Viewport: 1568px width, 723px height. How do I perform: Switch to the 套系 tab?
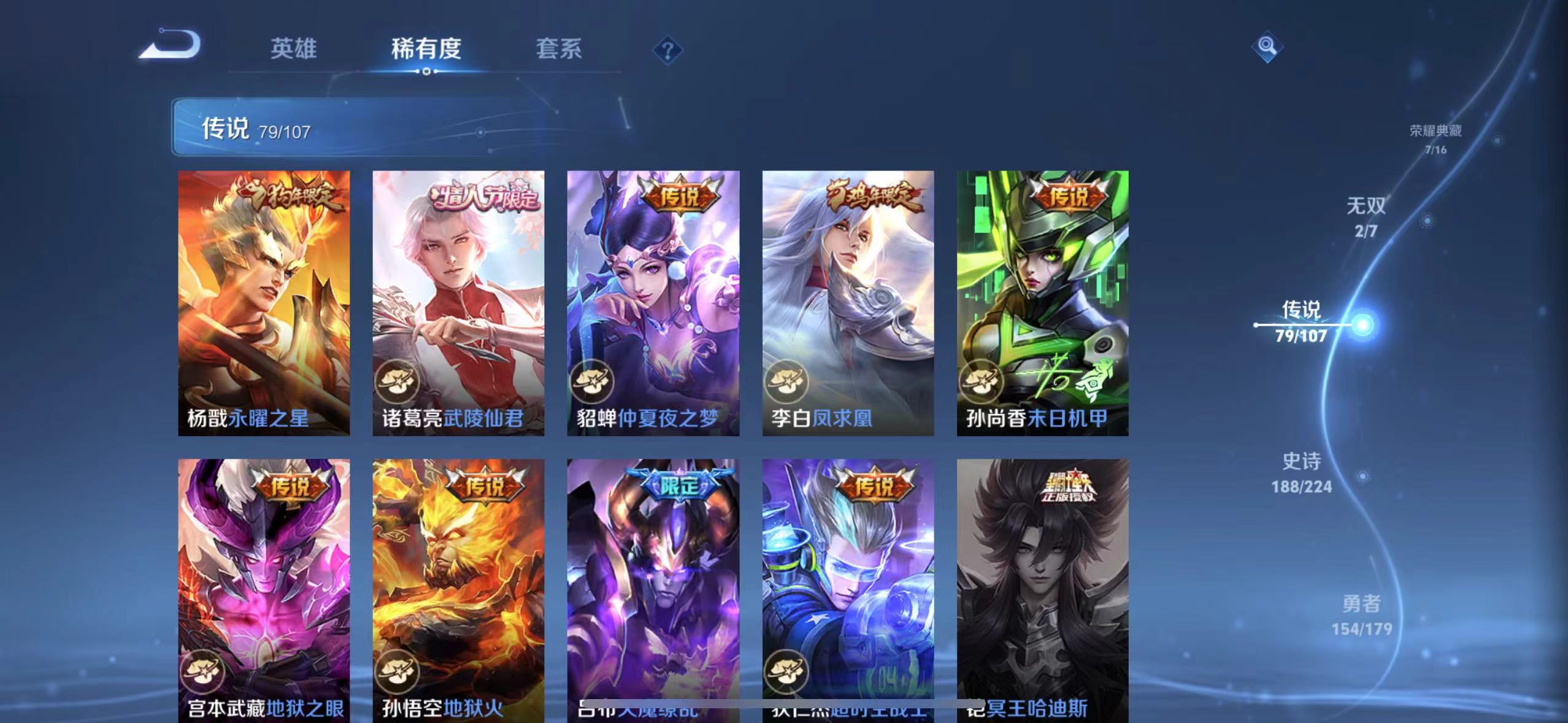559,49
